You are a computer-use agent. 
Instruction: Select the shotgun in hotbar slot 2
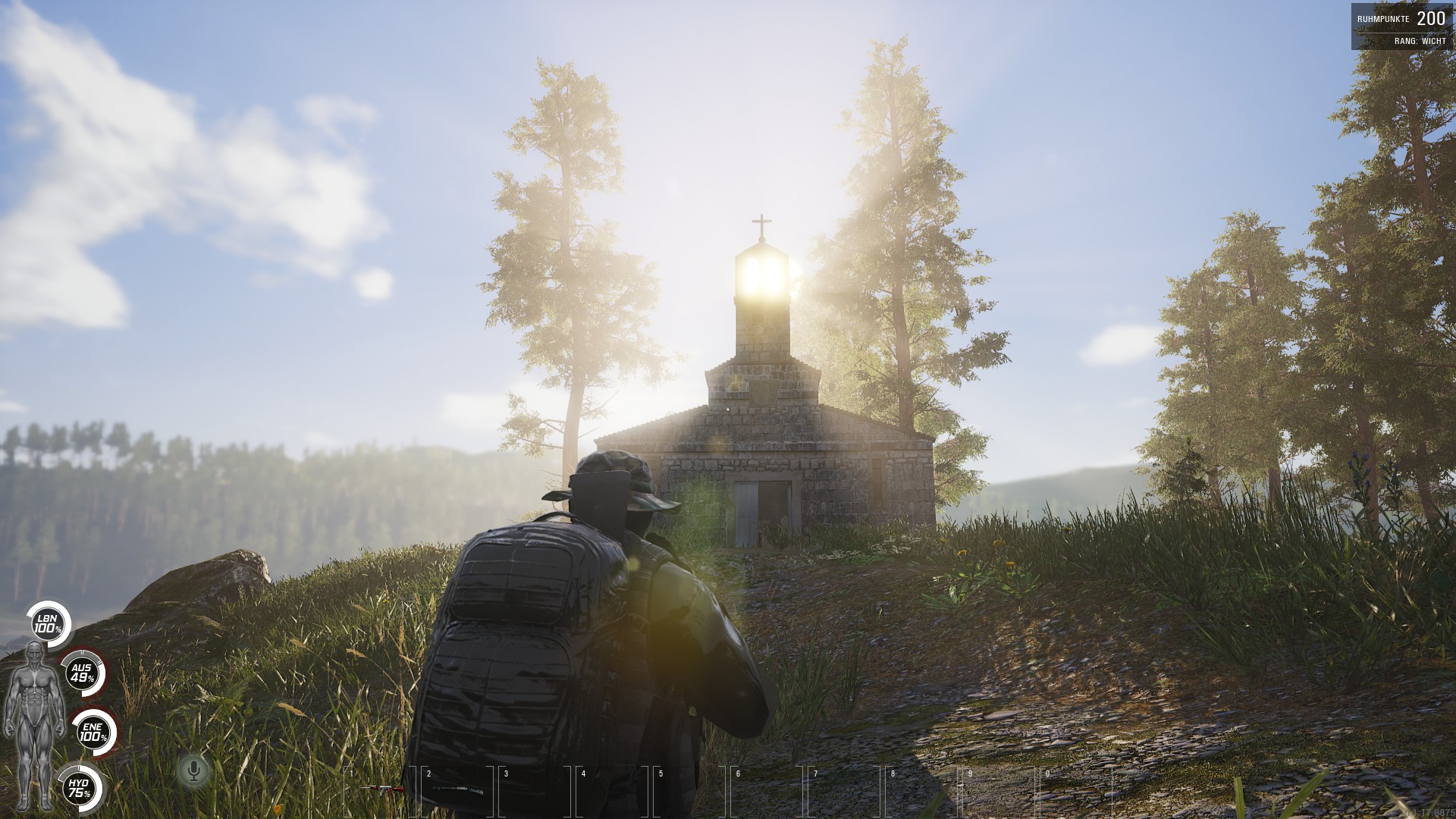pos(457,791)
